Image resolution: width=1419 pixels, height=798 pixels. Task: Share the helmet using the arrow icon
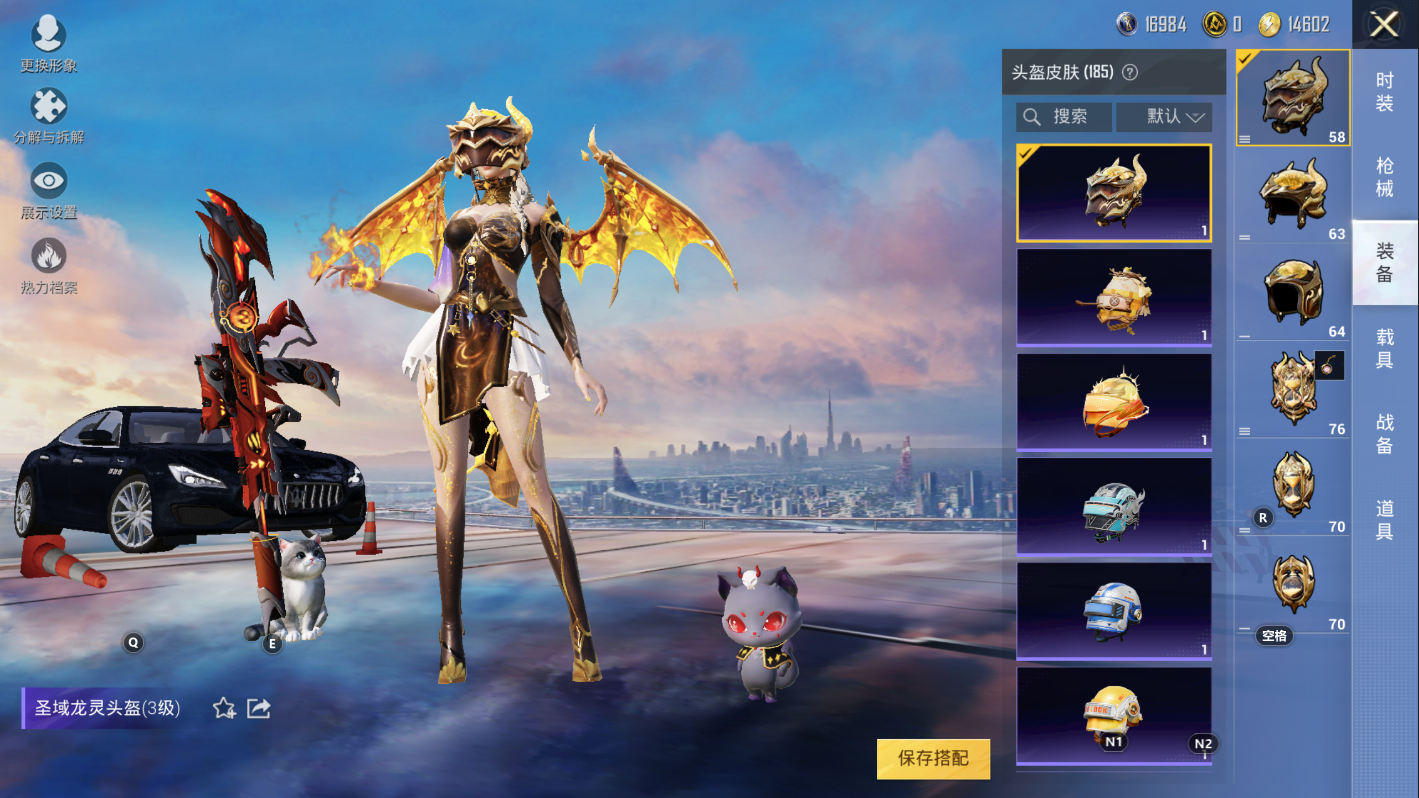[x=259, y=709]
